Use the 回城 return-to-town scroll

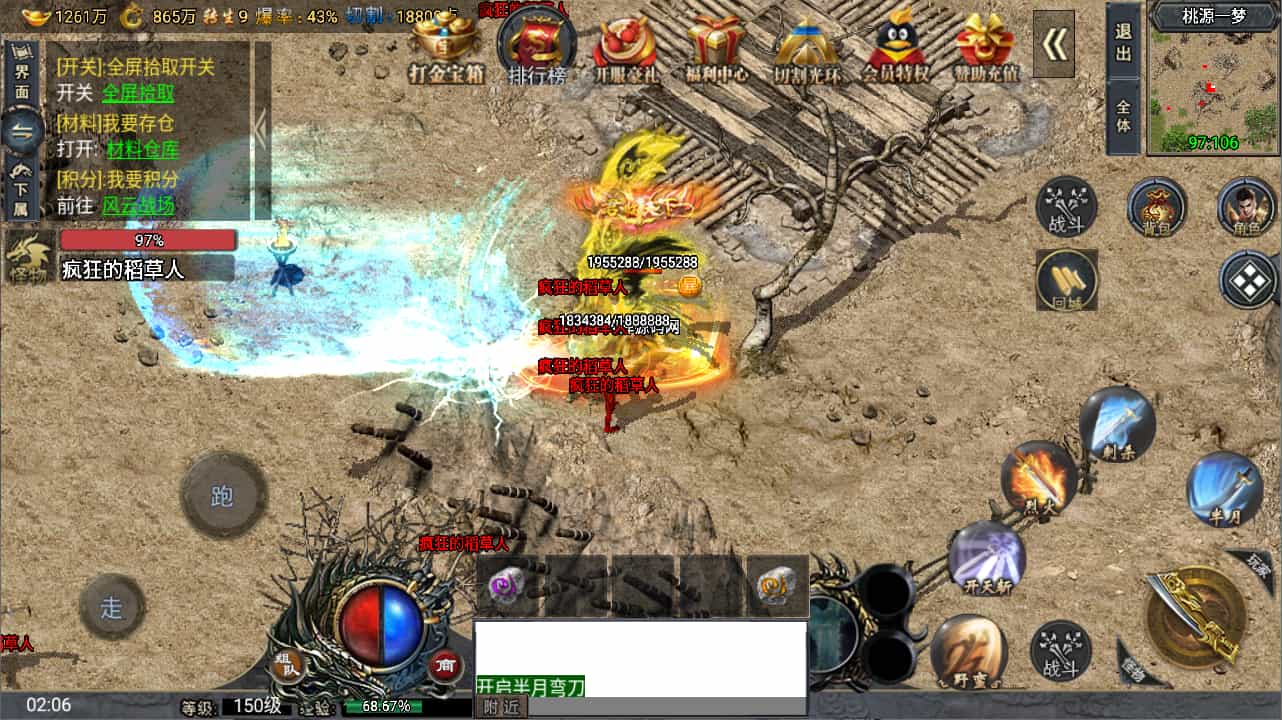click(1066, 279)
